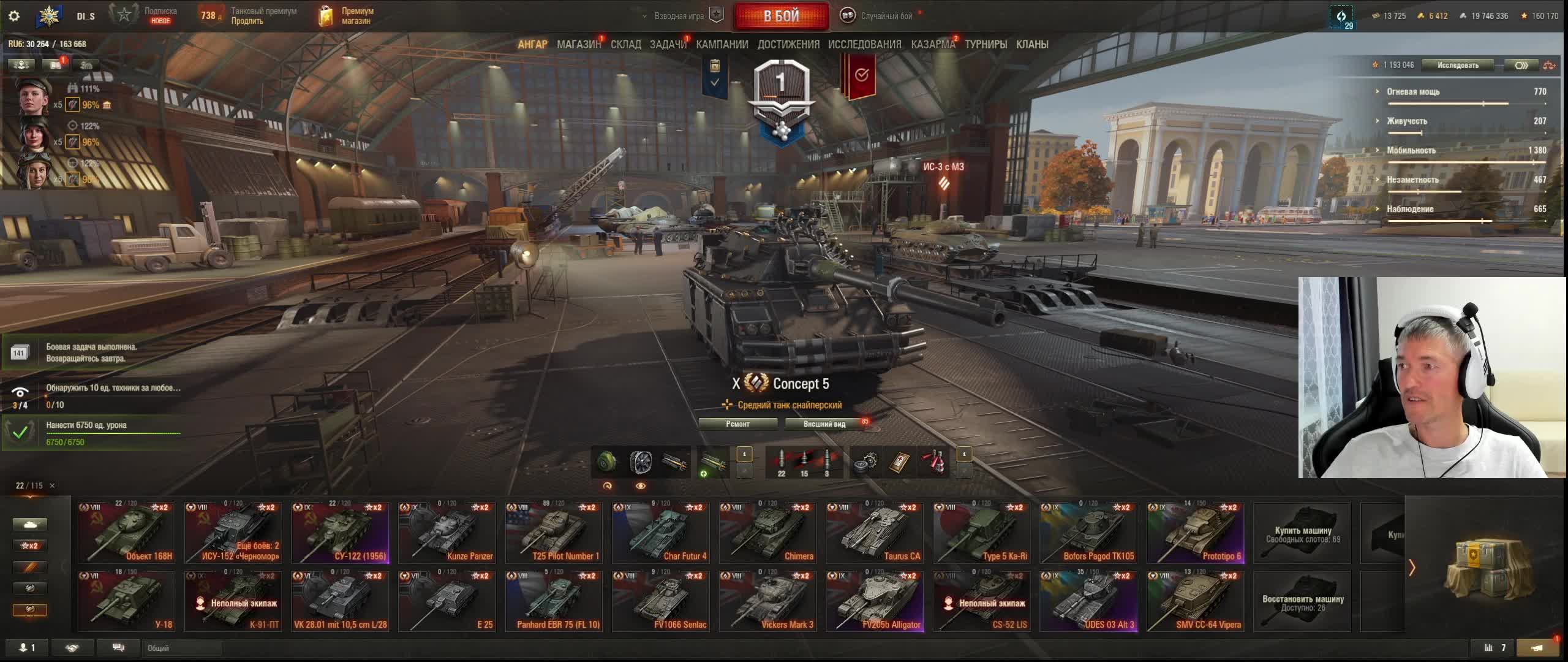Image resolution: width=1568 pixels, height=662 pixels.
Task: Click the Исследовать button
Action: tap(1458, 65)
